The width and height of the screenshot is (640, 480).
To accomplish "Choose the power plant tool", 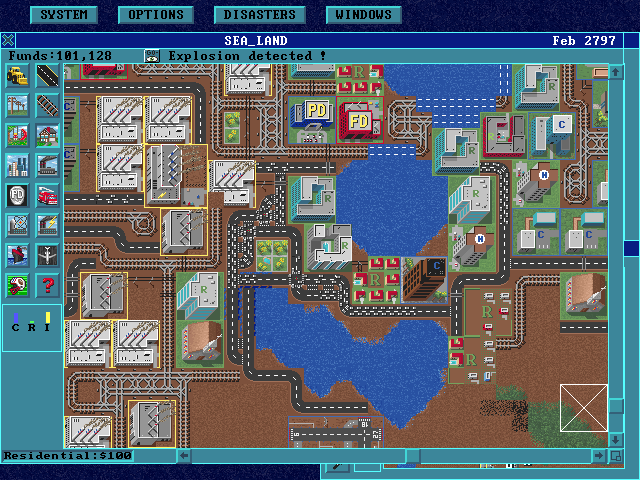I will tap(47, 226).
